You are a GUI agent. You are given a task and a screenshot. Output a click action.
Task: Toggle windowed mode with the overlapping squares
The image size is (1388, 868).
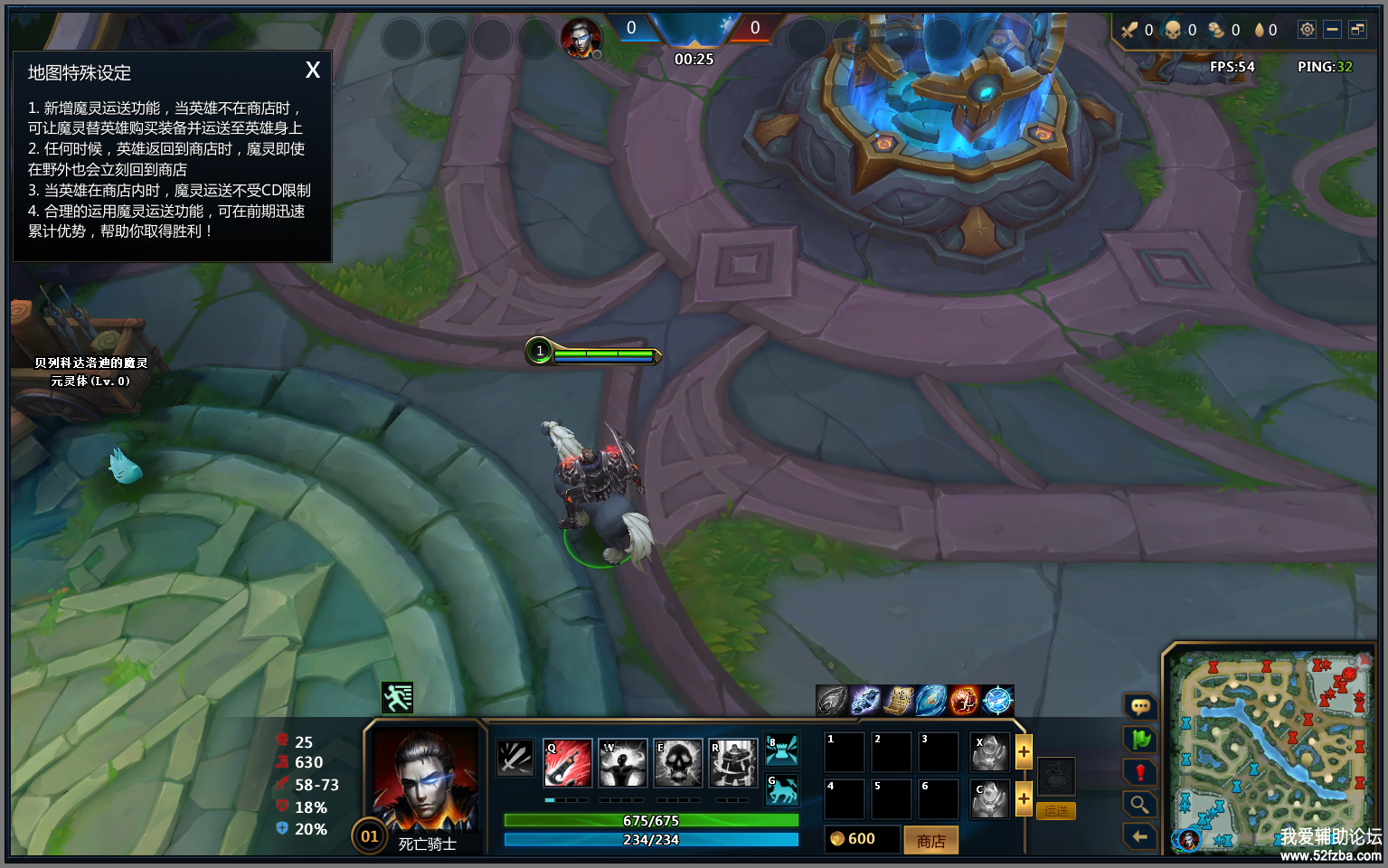[1357, 30]
